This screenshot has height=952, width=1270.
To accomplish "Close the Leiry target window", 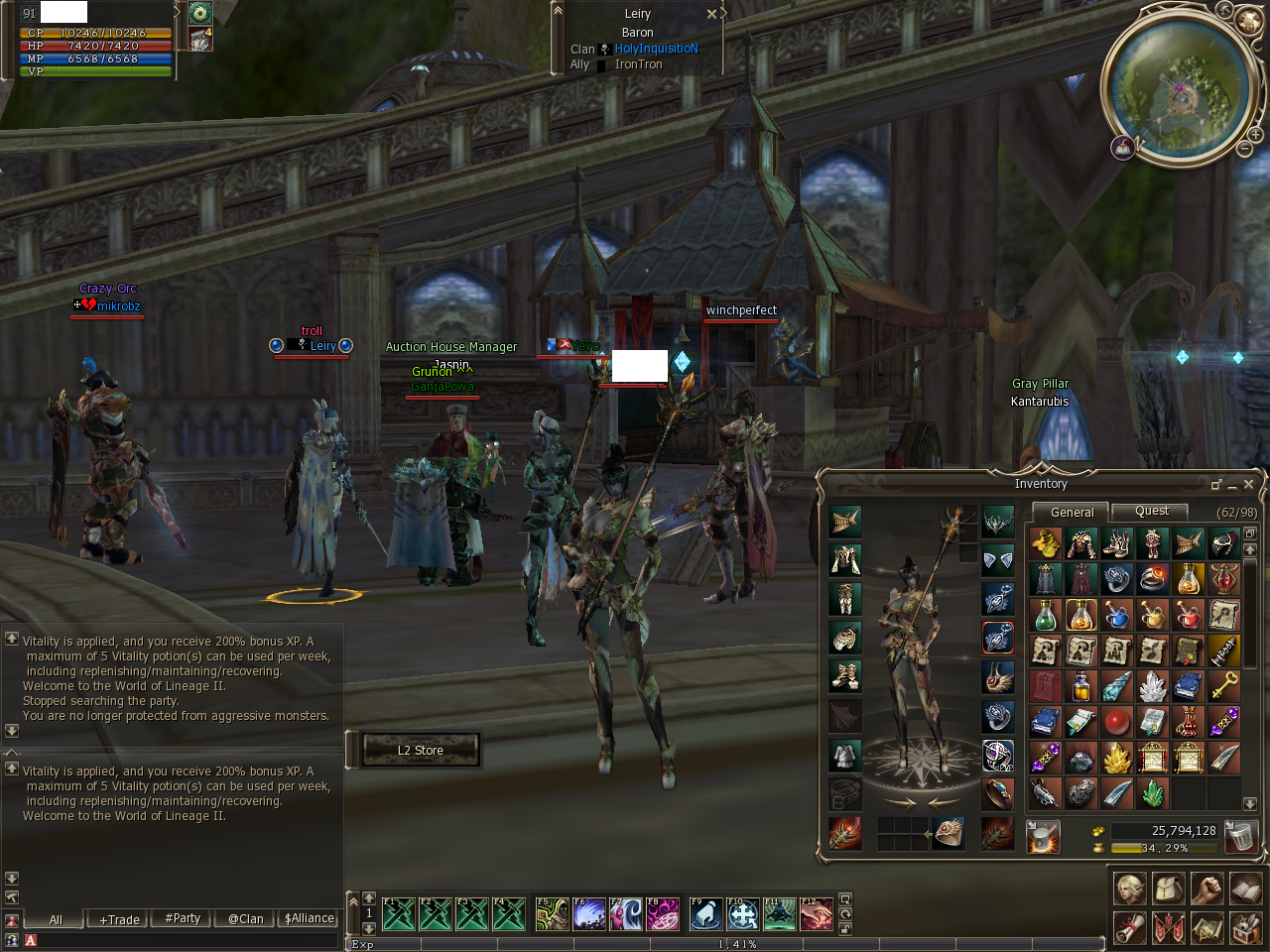I will click(x=711, y=14).
